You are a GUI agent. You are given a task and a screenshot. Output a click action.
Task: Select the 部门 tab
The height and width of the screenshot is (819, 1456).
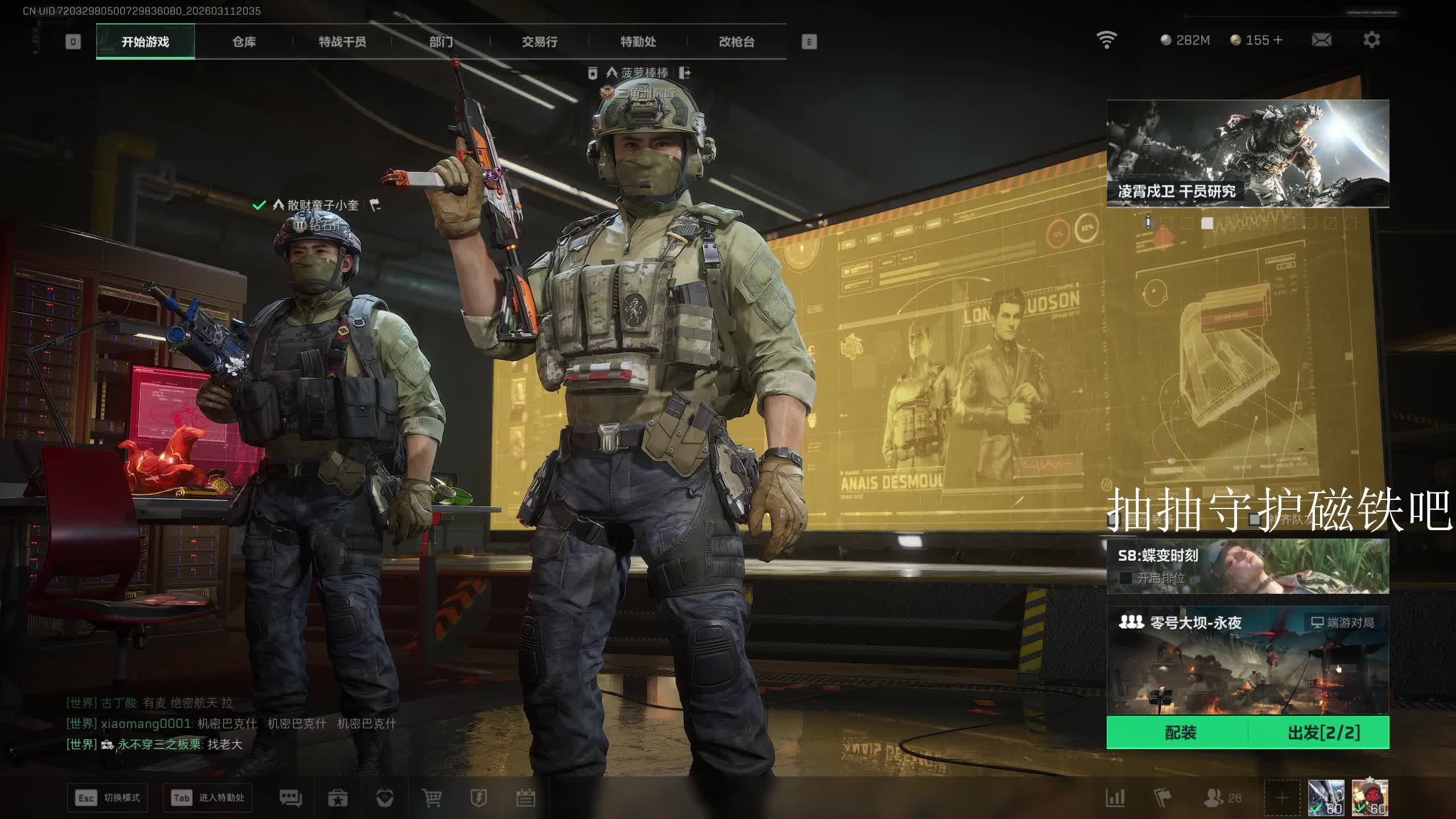(441, 42)
